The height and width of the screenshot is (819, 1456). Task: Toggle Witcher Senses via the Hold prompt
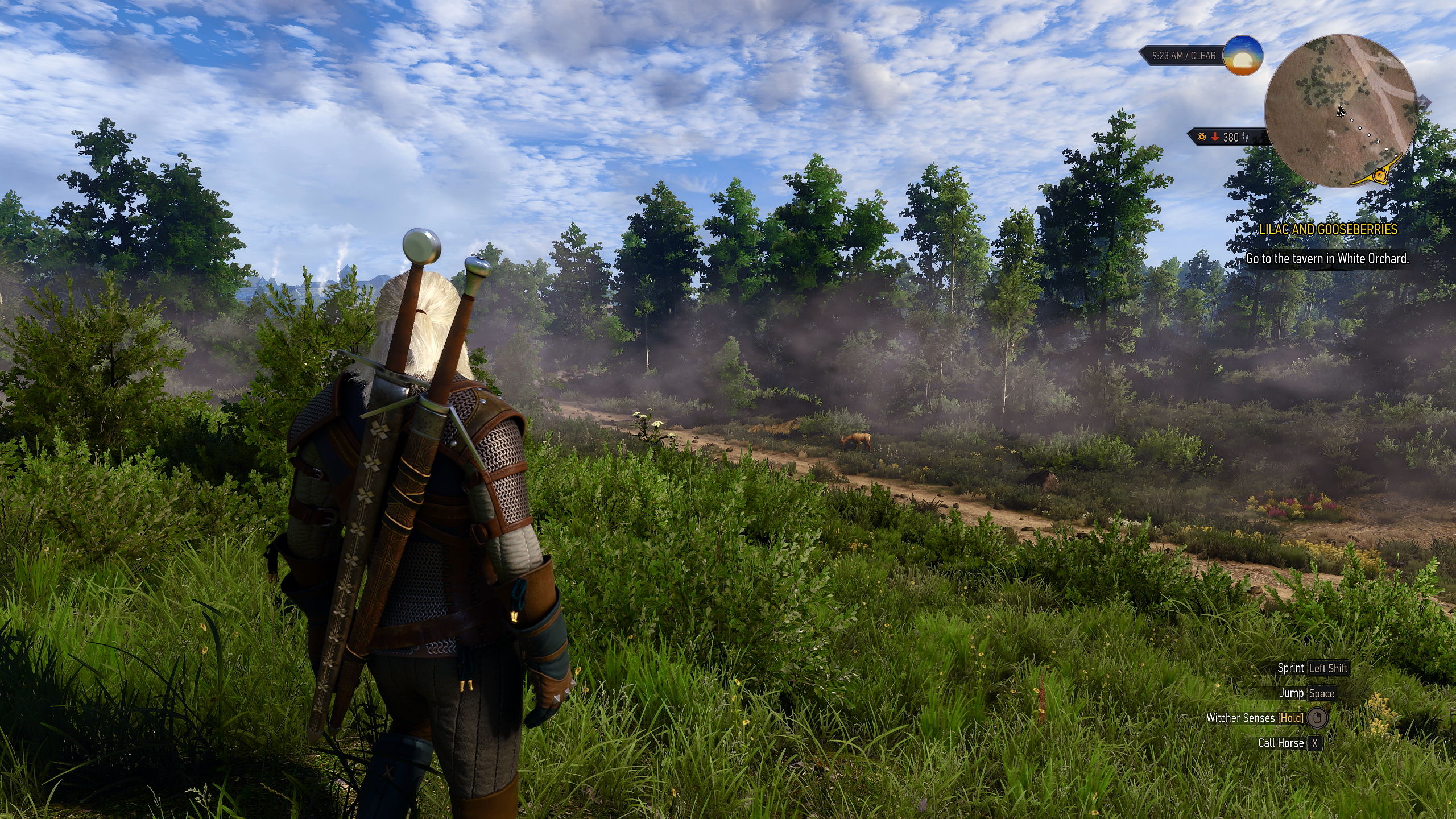coord(1292,717)
